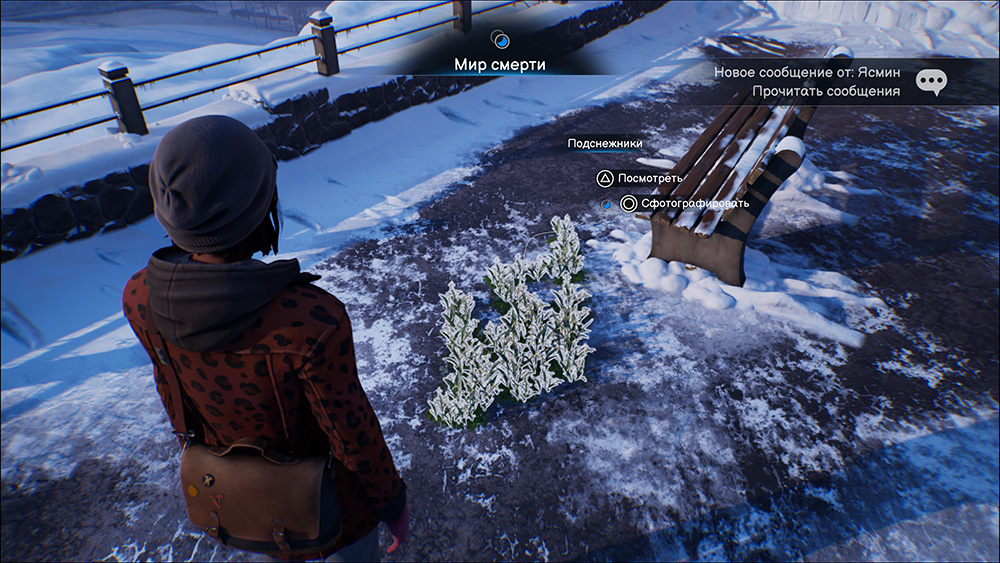Open the new message notification from Ясмин
Screen dimensions: 1000x563
click(x=806, y=73)
